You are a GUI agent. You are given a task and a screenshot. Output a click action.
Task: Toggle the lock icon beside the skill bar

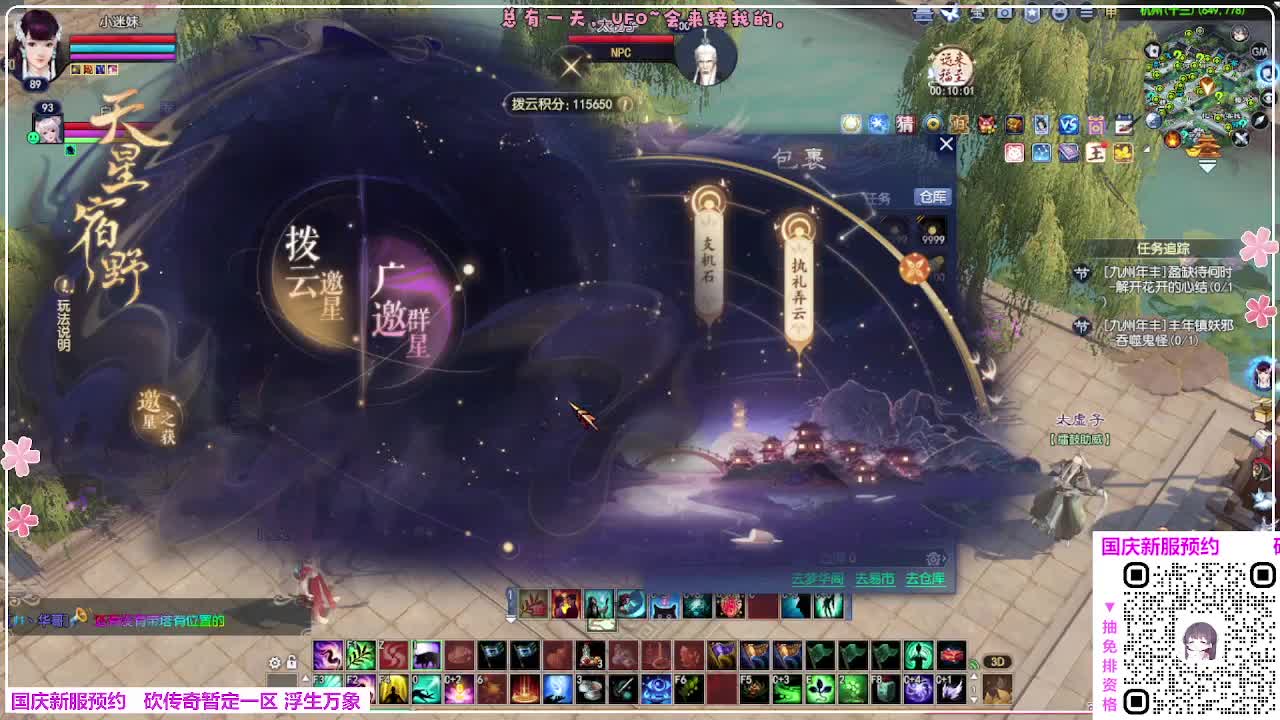point(292,662)
